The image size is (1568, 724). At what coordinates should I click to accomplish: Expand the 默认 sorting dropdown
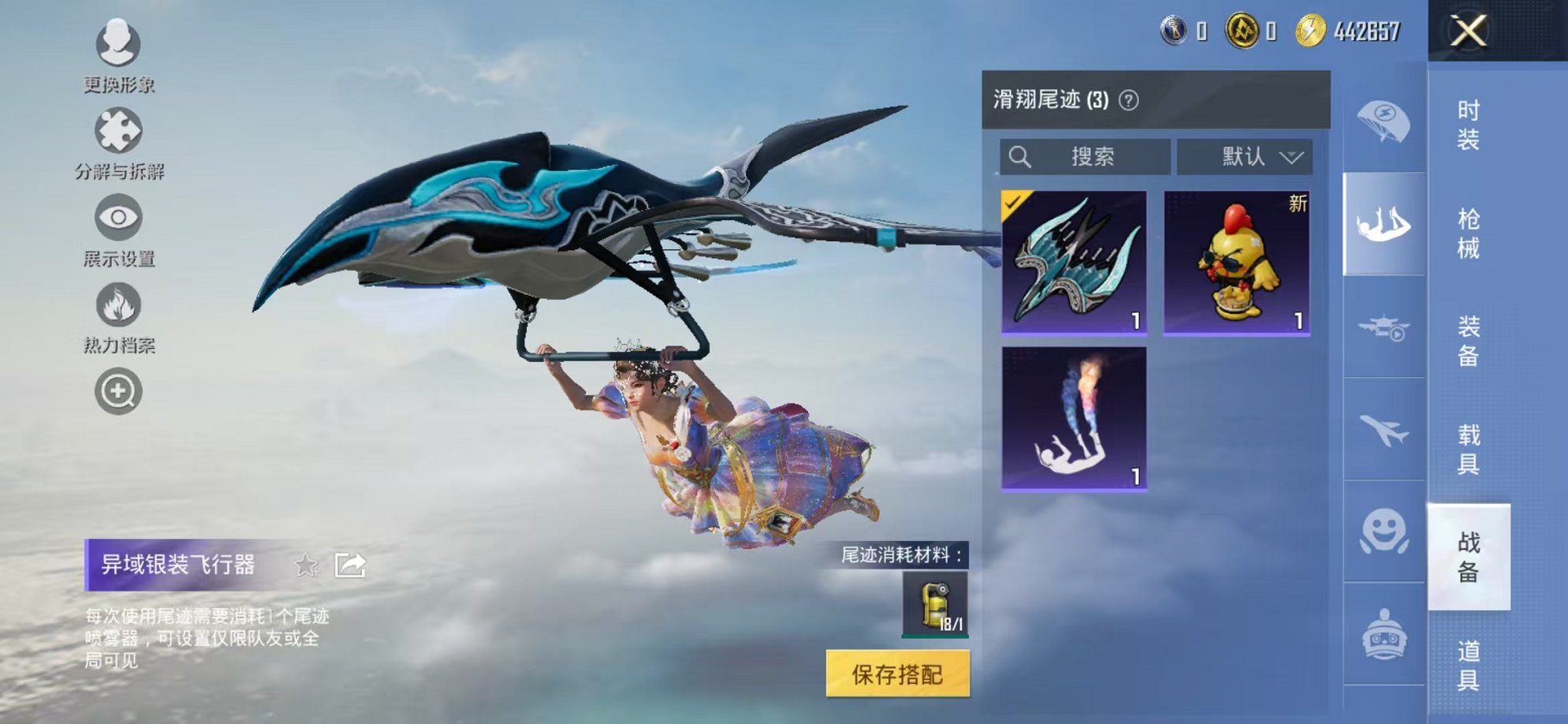(x=1246, y=156)
